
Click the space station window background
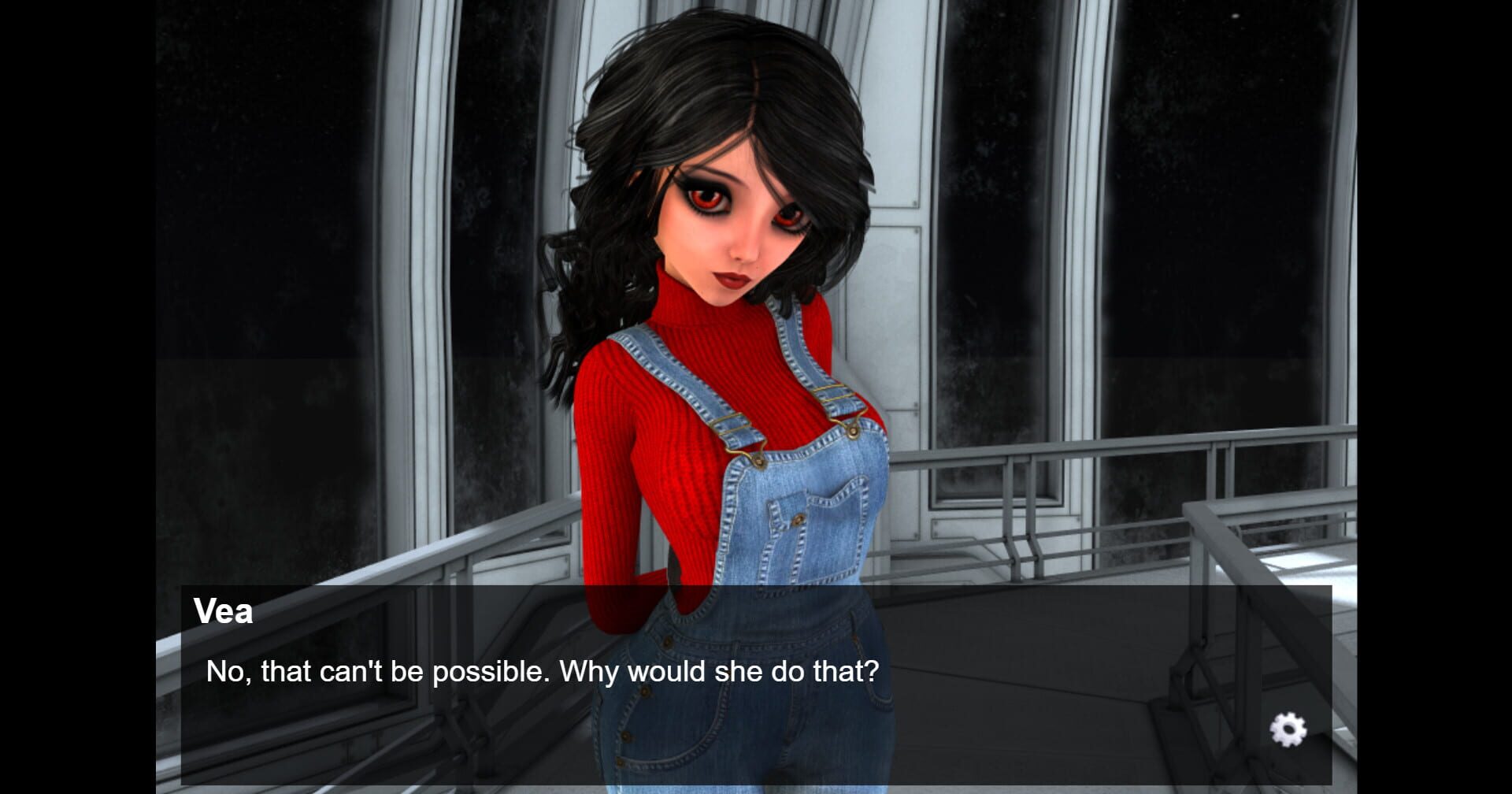click(315, 197)
